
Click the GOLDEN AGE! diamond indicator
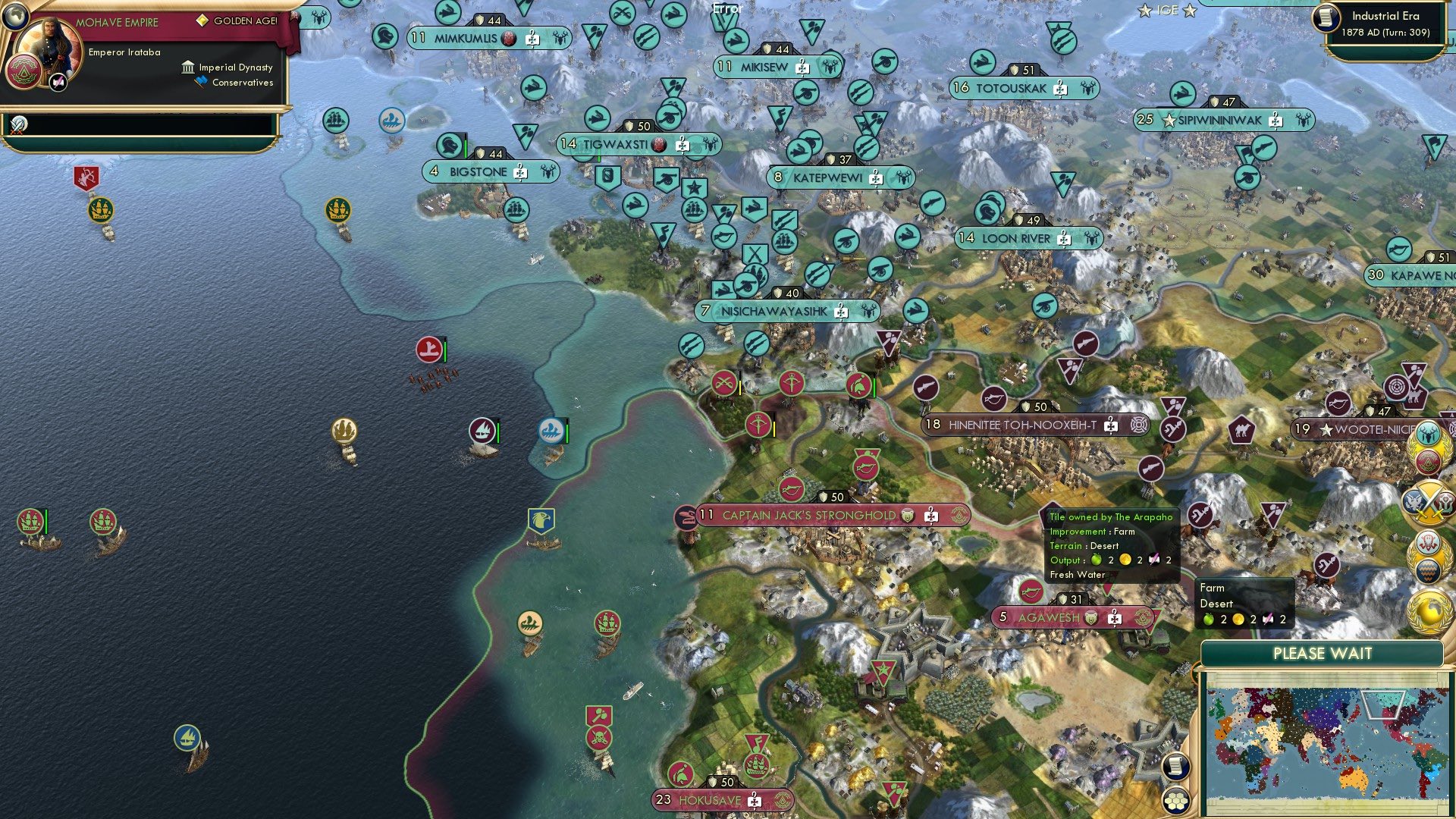pos(202,20)
